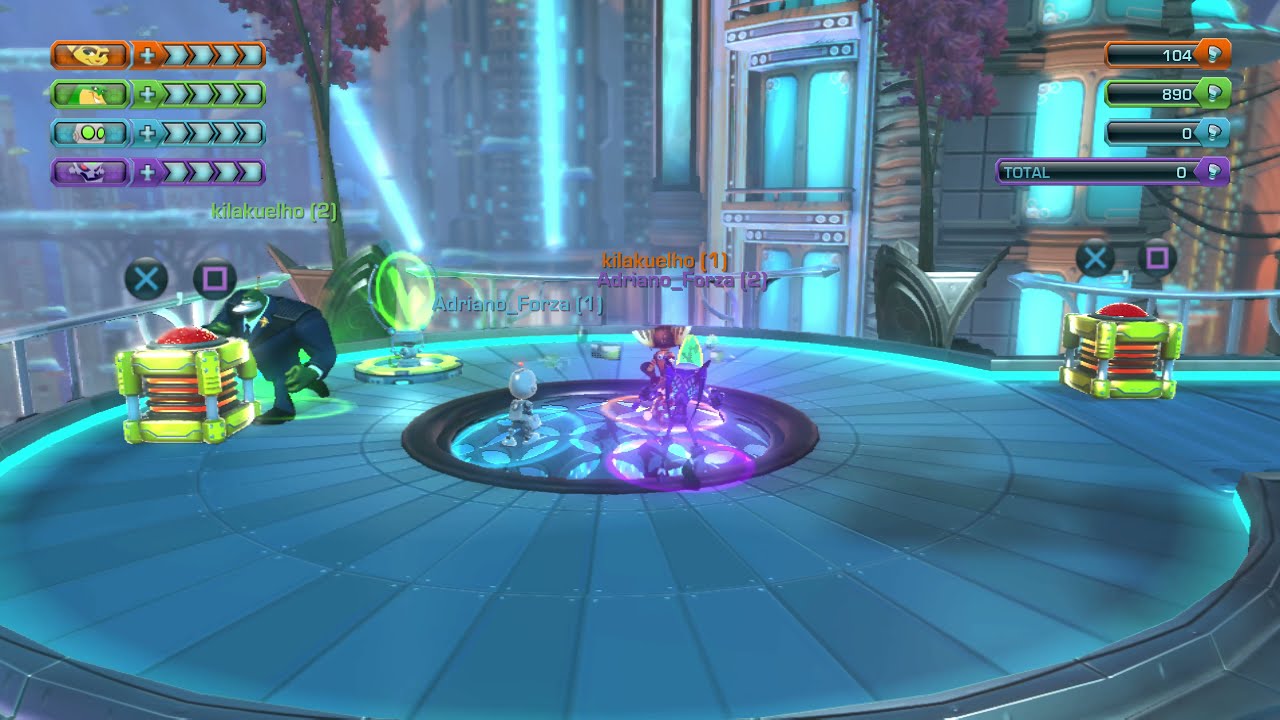Click the blue bolt currency icon
The image size is (1280, 720).
point(1213,131)
